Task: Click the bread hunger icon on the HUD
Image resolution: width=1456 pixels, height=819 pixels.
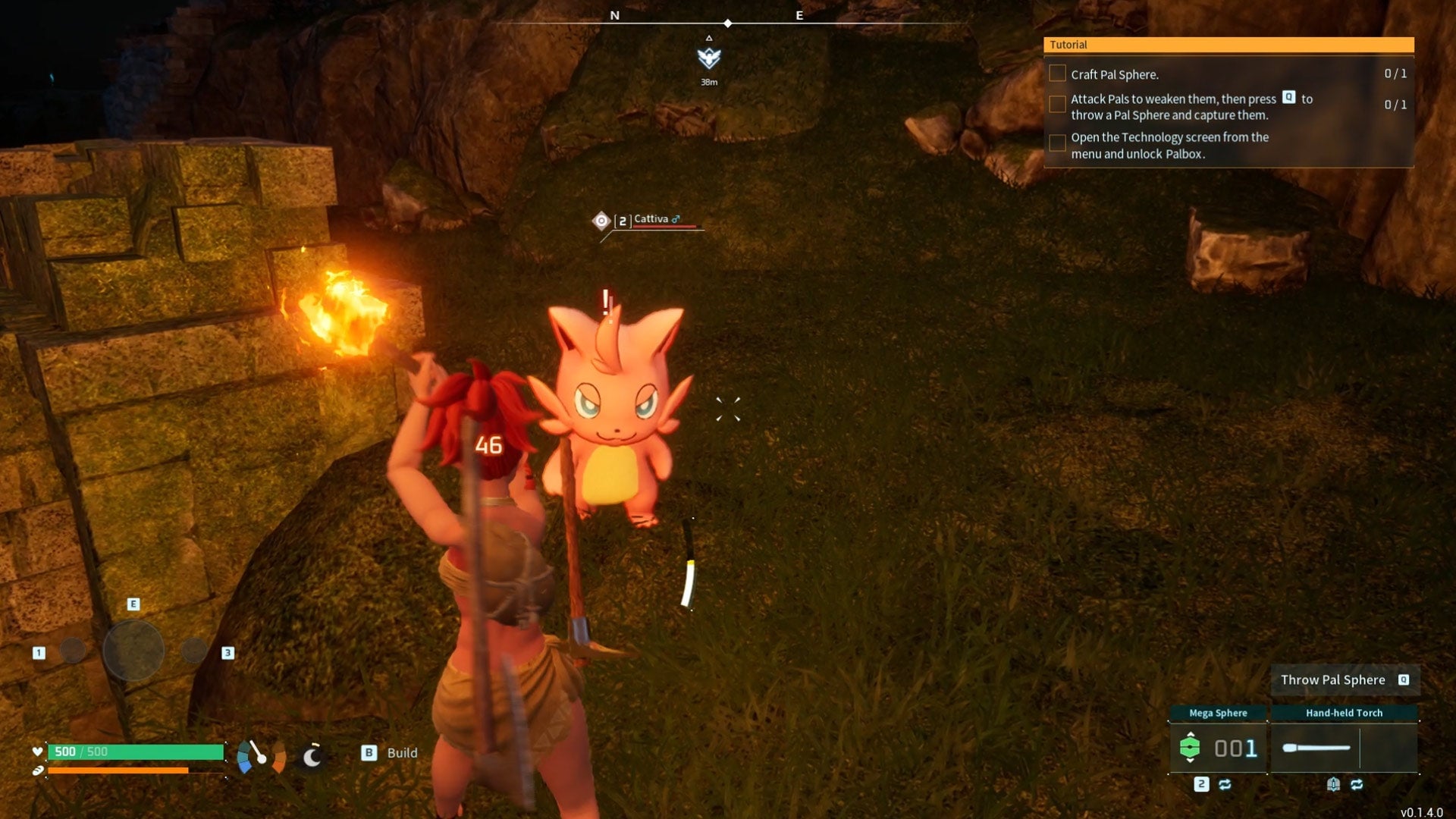Action: coord(37,770)
